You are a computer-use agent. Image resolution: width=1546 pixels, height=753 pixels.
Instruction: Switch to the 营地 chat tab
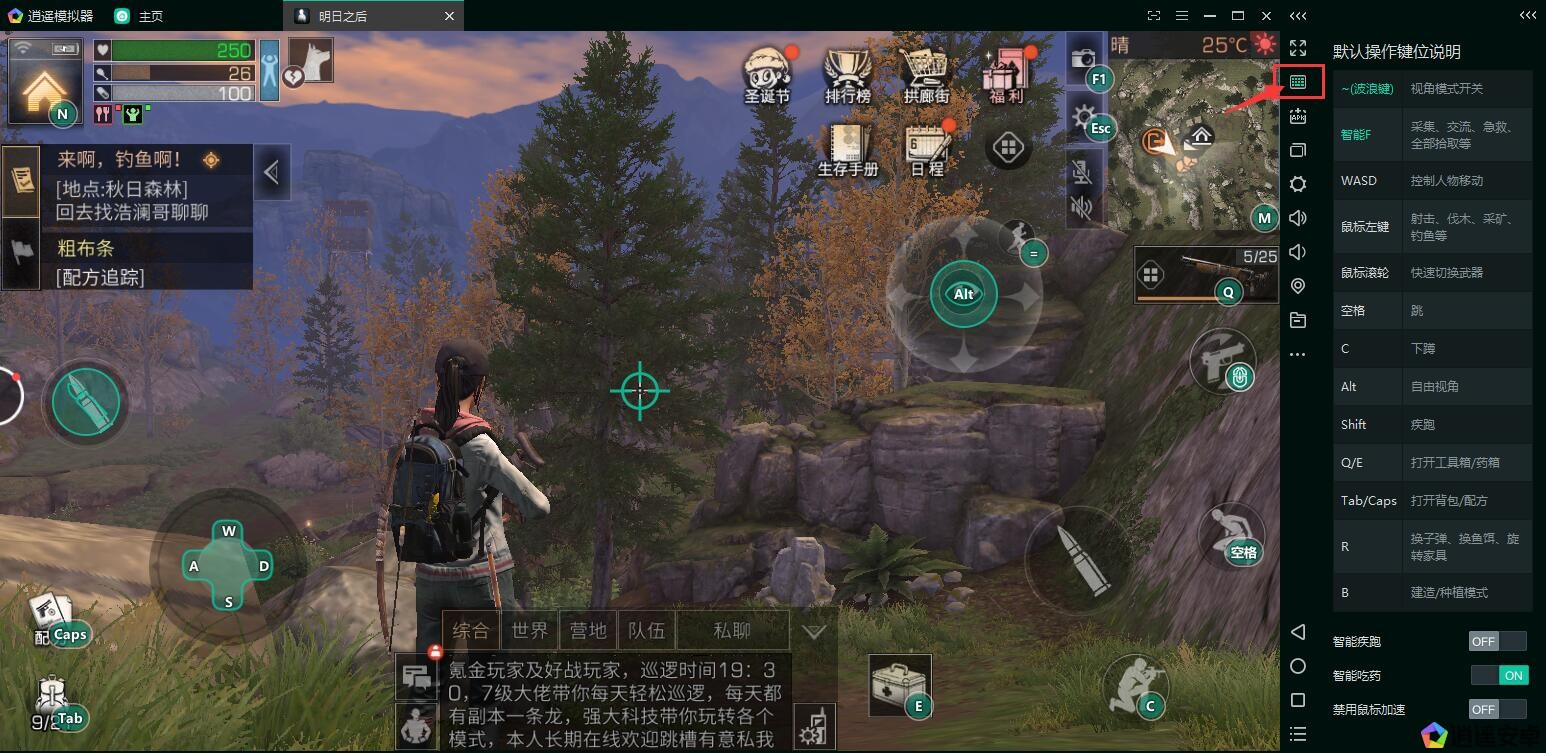(588, 630)
